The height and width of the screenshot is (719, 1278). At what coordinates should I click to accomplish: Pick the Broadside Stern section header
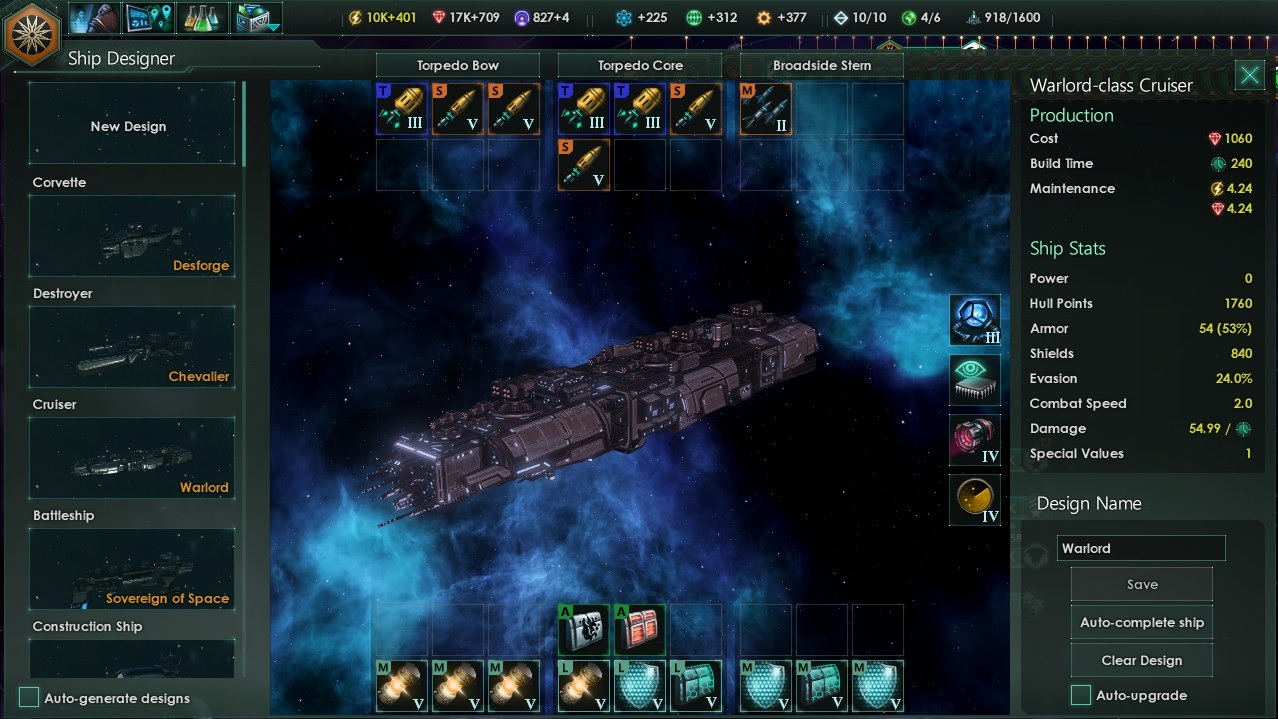pyautogui.click(x=821, y=66)
